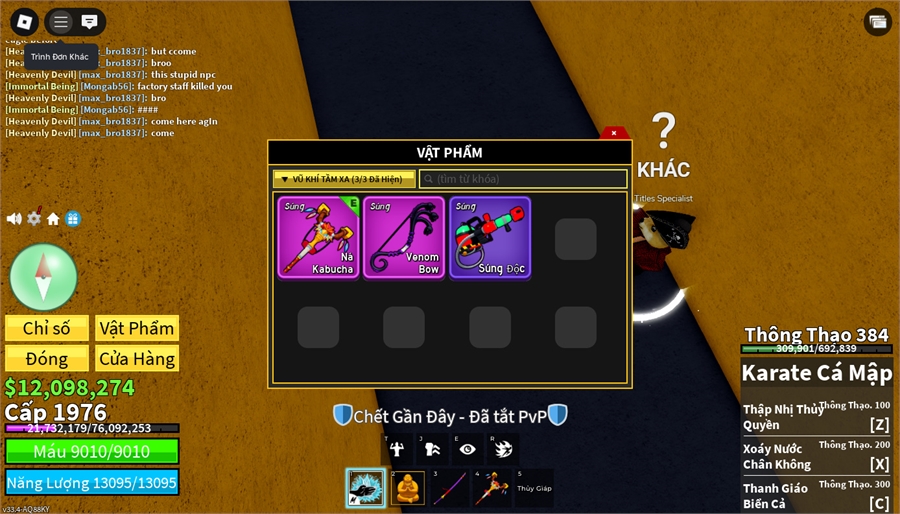Click the white home icon
900x514 pixels.
(x=53, y=219)
